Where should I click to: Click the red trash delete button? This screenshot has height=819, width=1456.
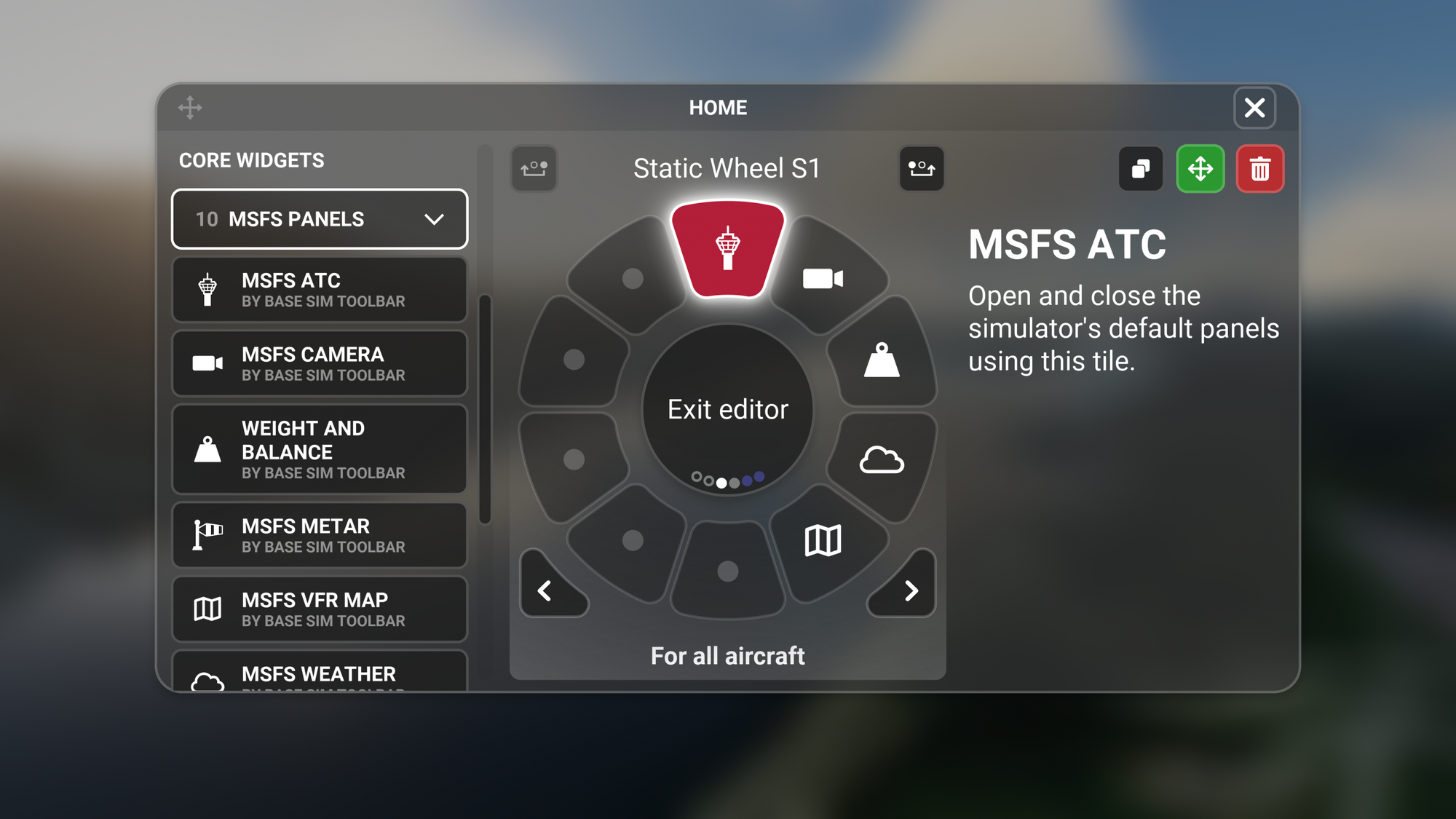[1260, 169]
